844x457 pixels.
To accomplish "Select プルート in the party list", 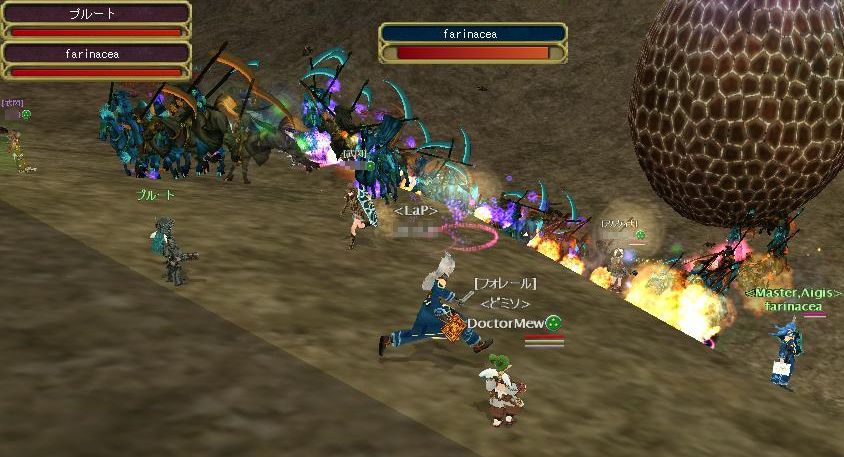I will point(96,20).
